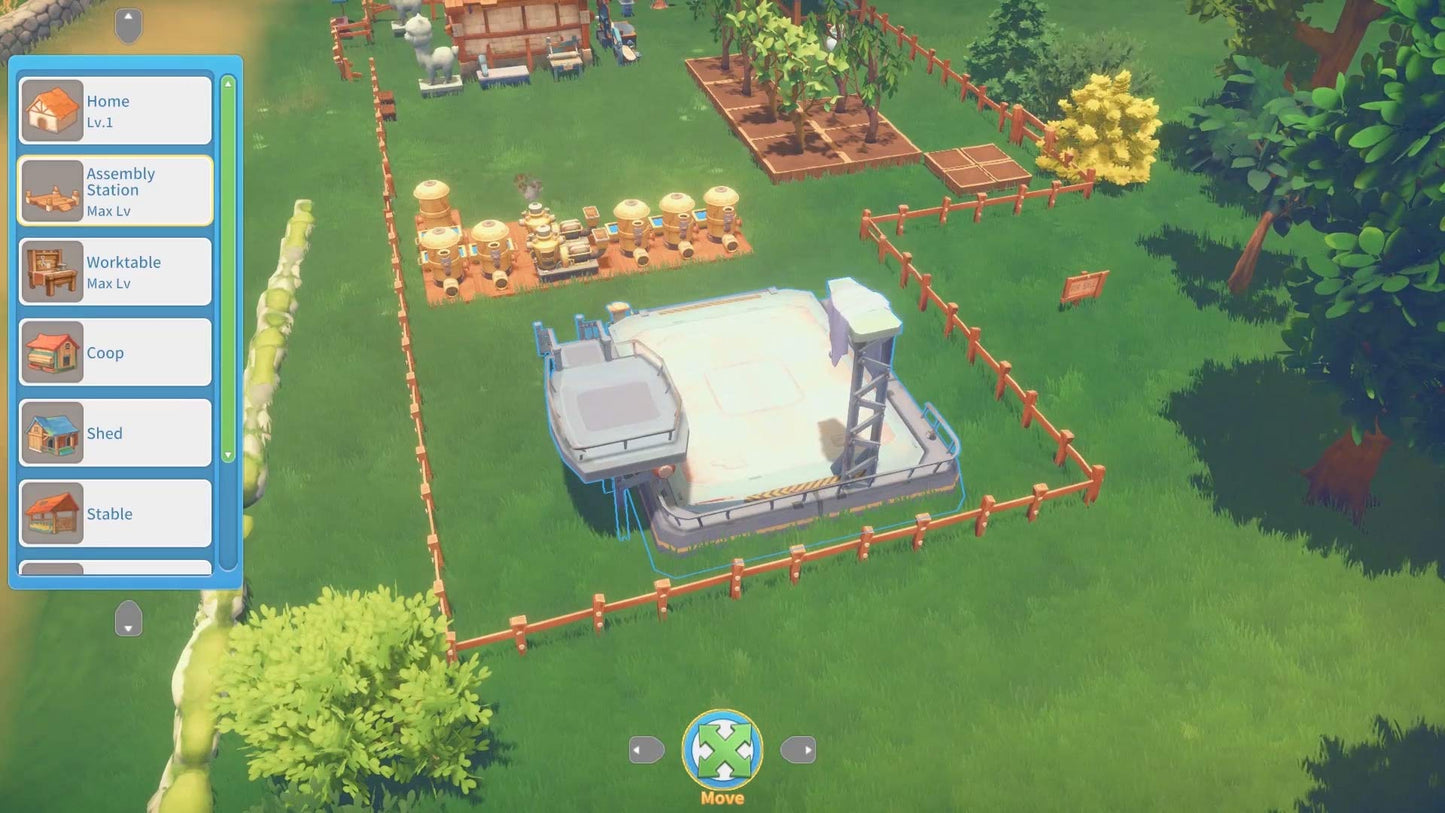Click the Shed label text
The image size is (1445, 813).
coord(105,432)
